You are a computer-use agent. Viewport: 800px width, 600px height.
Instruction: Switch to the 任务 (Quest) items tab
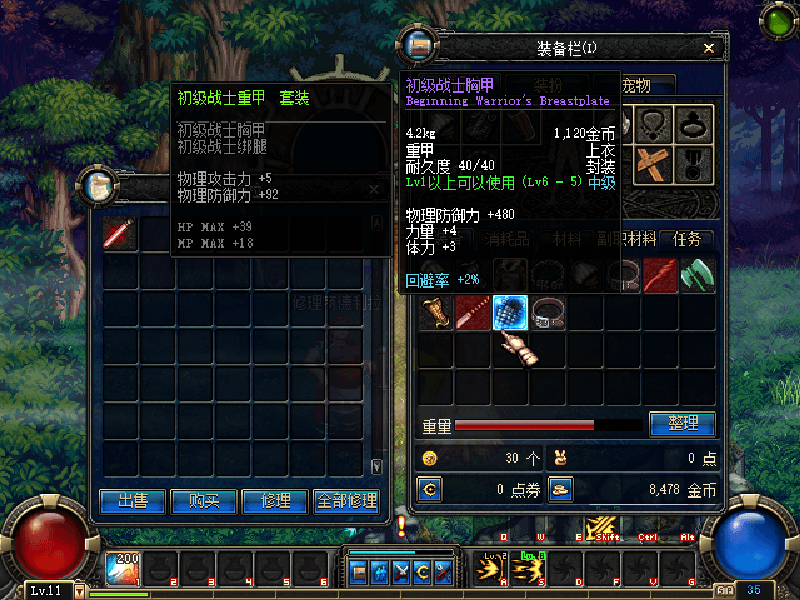pyautogui.click(x=687, y=239)
